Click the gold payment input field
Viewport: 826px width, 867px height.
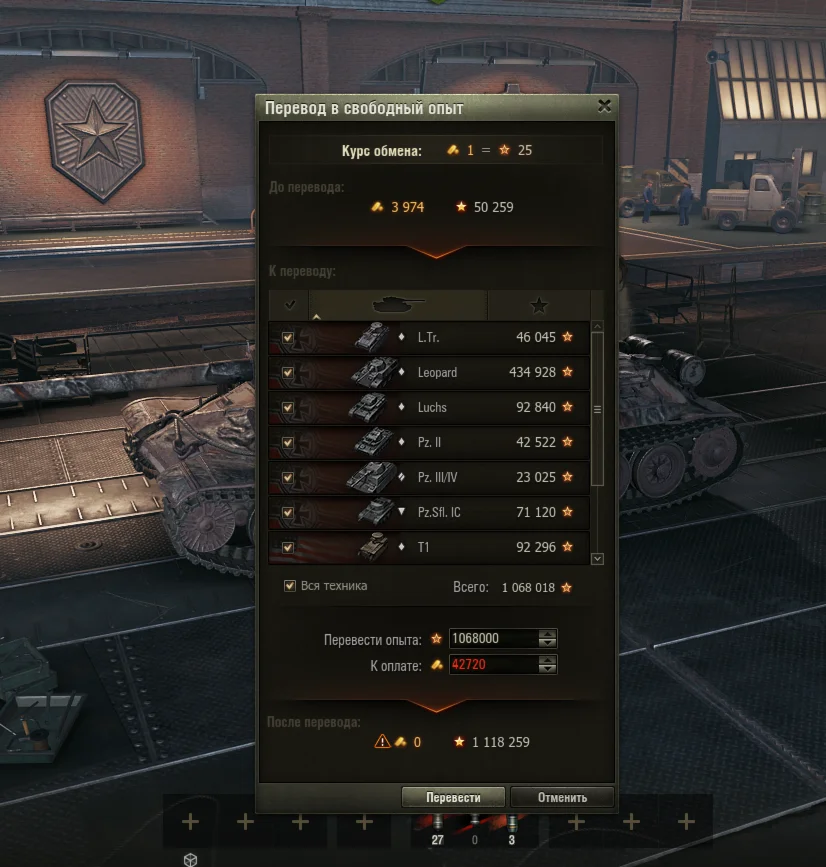click(x=493, y=664)
